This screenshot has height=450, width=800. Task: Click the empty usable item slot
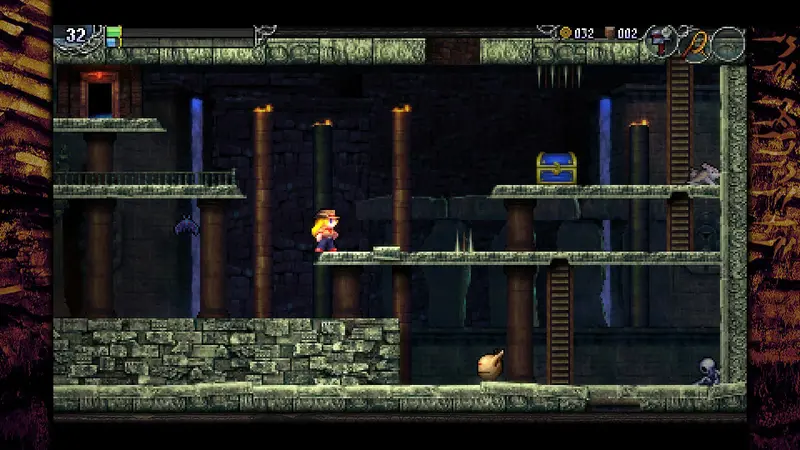[x=728, y=43]
